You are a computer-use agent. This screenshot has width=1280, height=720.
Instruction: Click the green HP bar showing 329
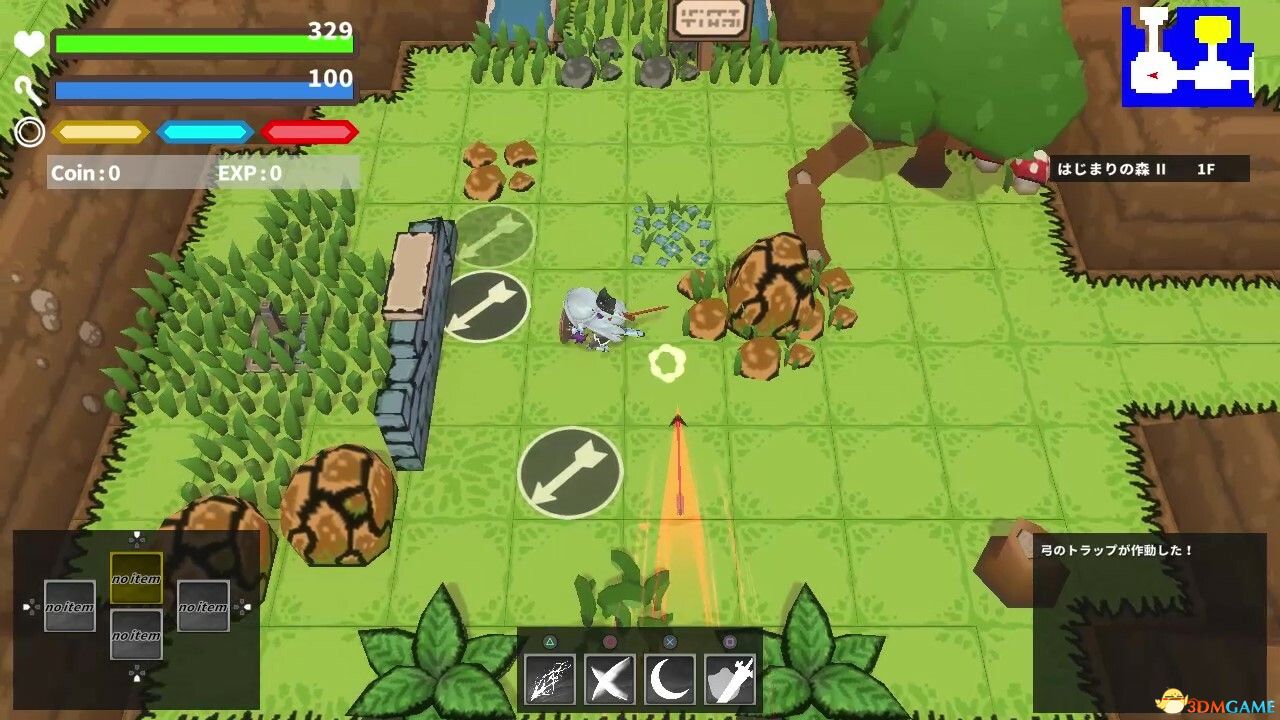pos(200,43)
